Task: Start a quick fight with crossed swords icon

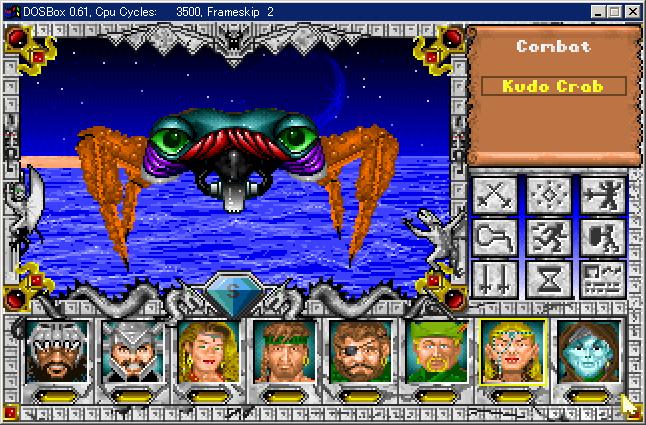Action: point(496,194)
